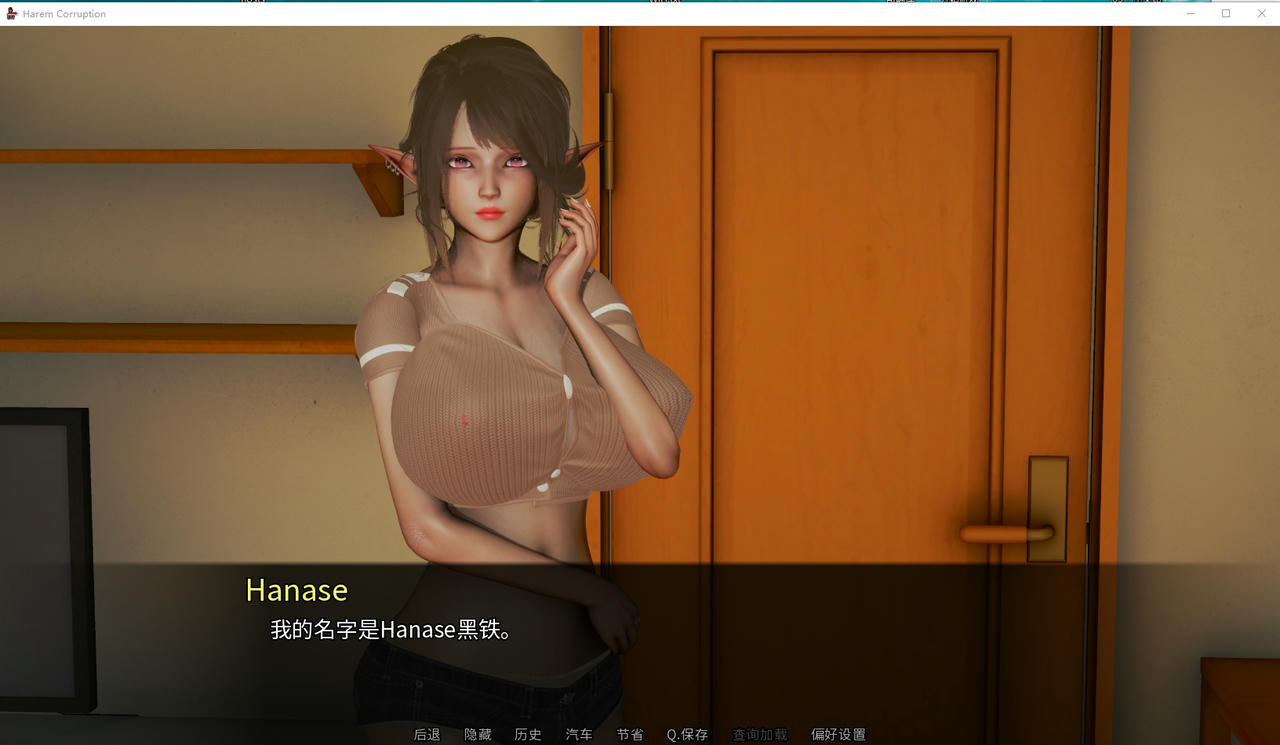Maximize the game window
This screenshot has height=745, width=1280.
click(x=1225, y=13)
